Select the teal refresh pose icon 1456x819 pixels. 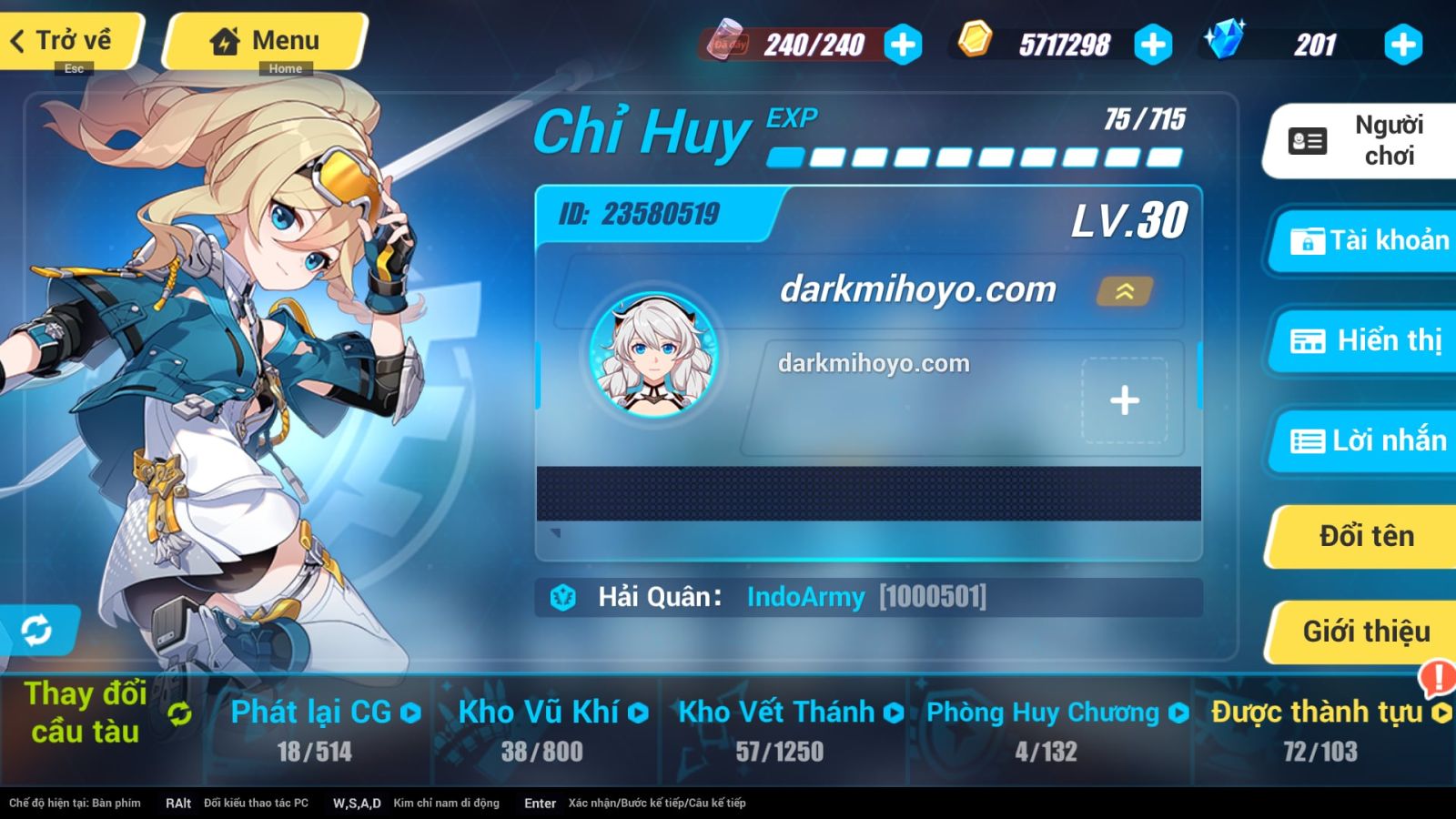[37, 628]
